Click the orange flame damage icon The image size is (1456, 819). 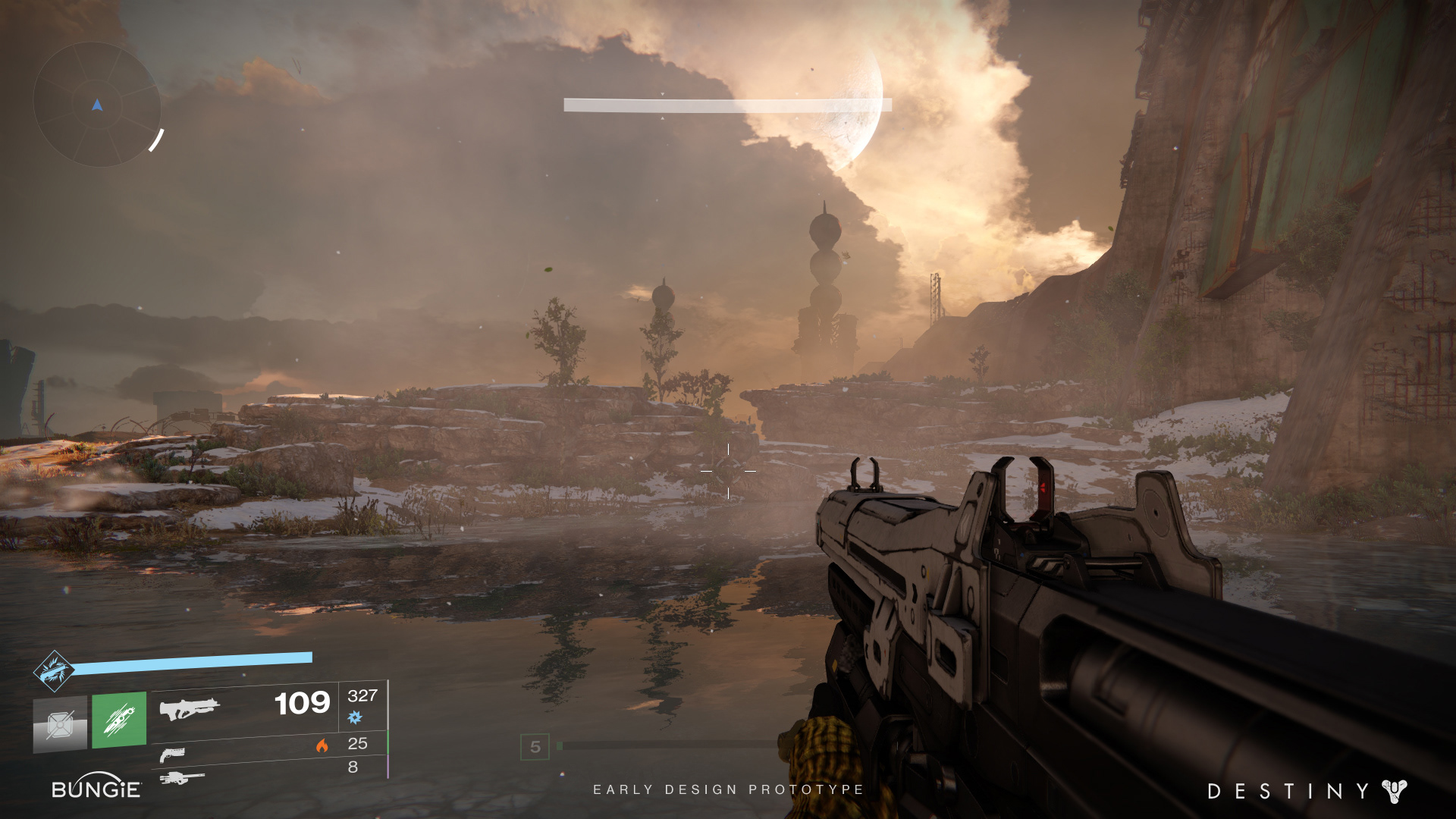pyautogui.click(x=322, y=745)
